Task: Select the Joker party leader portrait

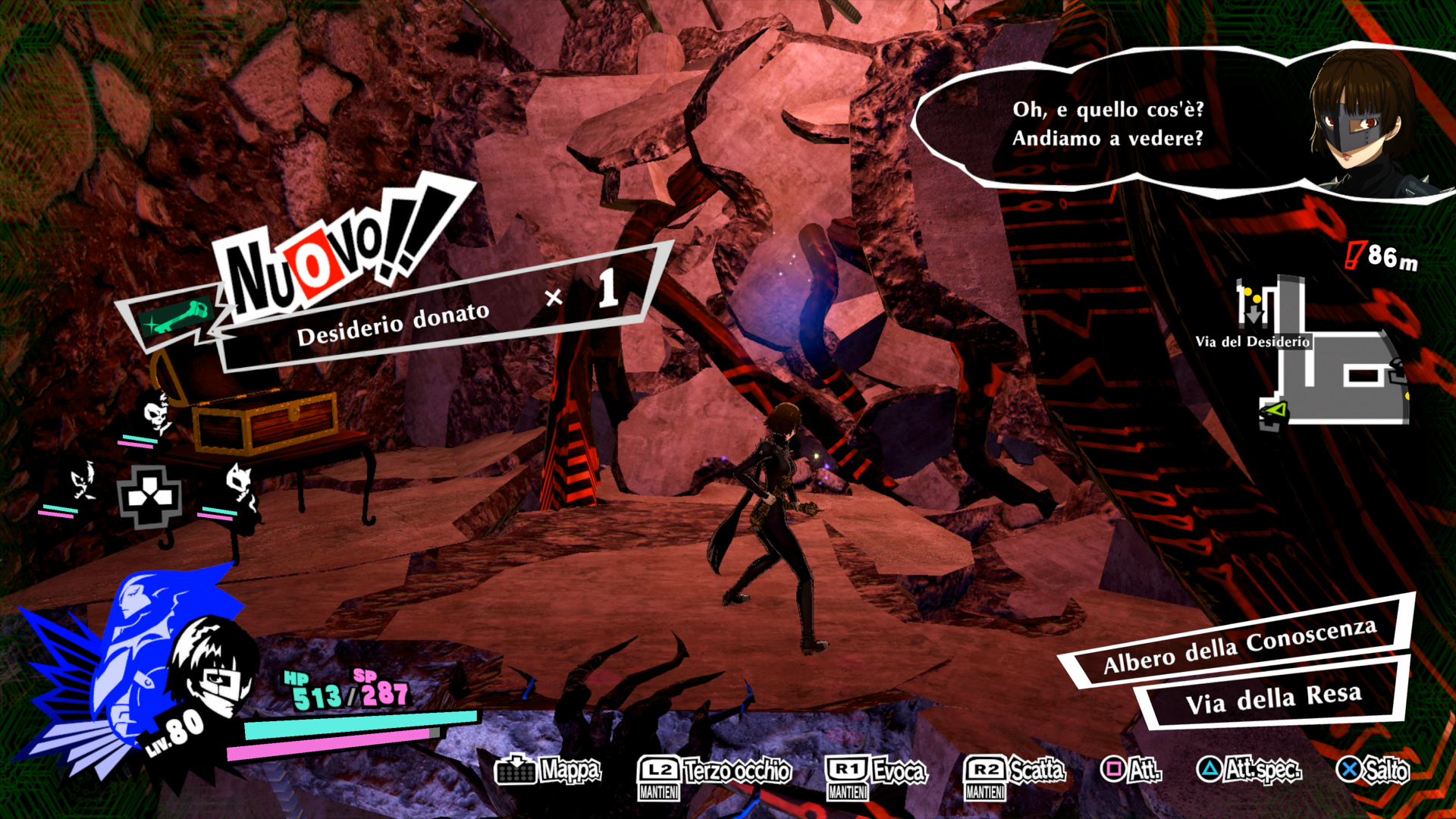Action: pyautogui.click(x=207, y=667)
